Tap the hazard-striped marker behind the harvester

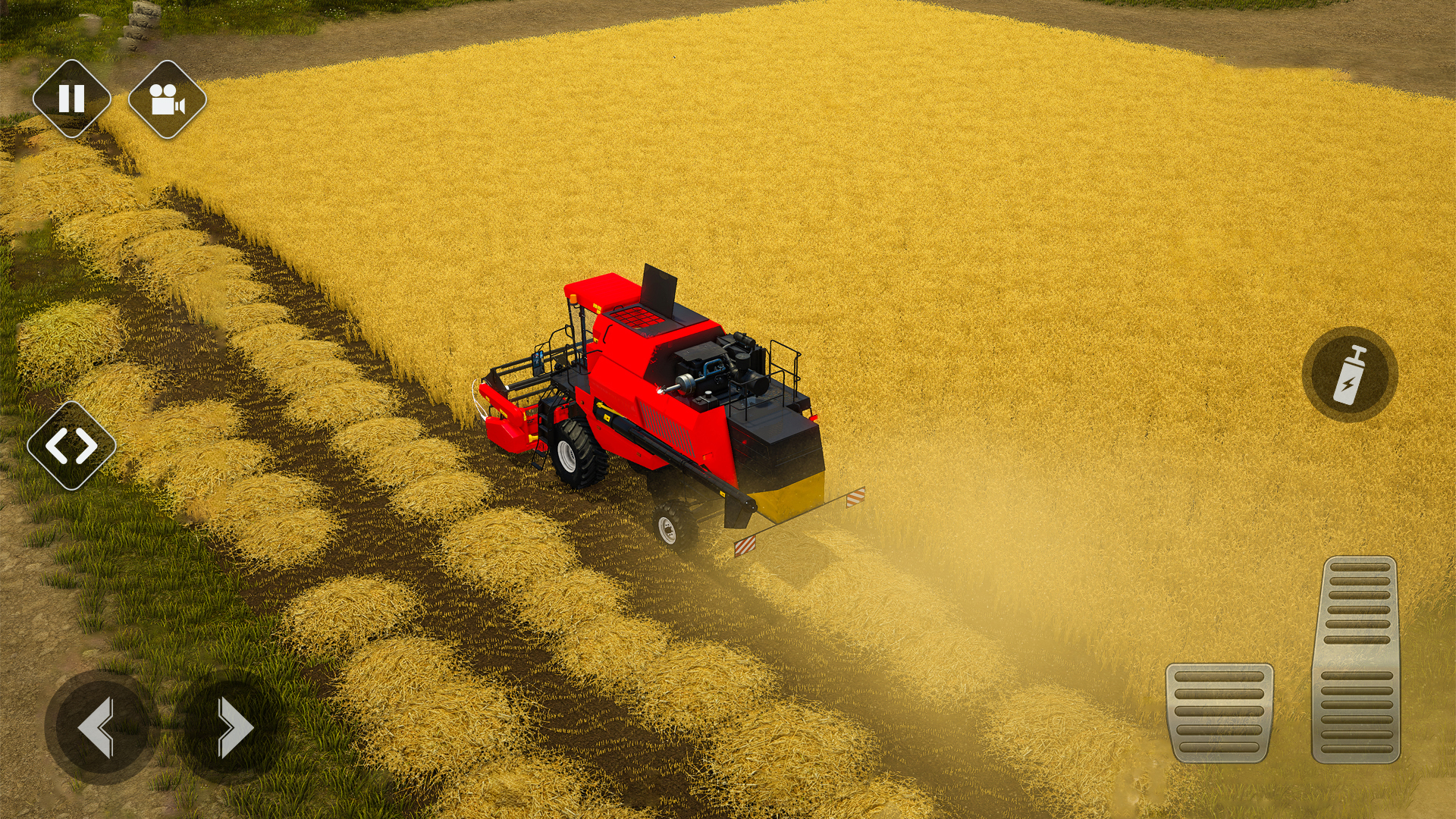855,497
